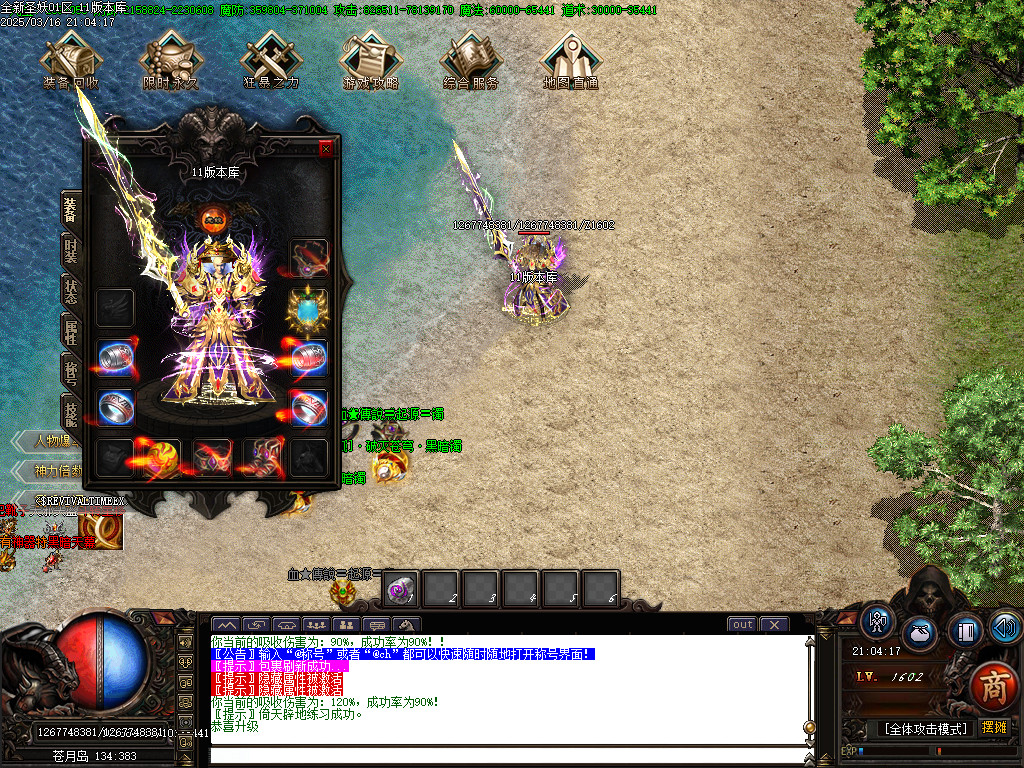
Task: Open the 狂暴之力 crossed-swords menu
Action: pos(270,60)
